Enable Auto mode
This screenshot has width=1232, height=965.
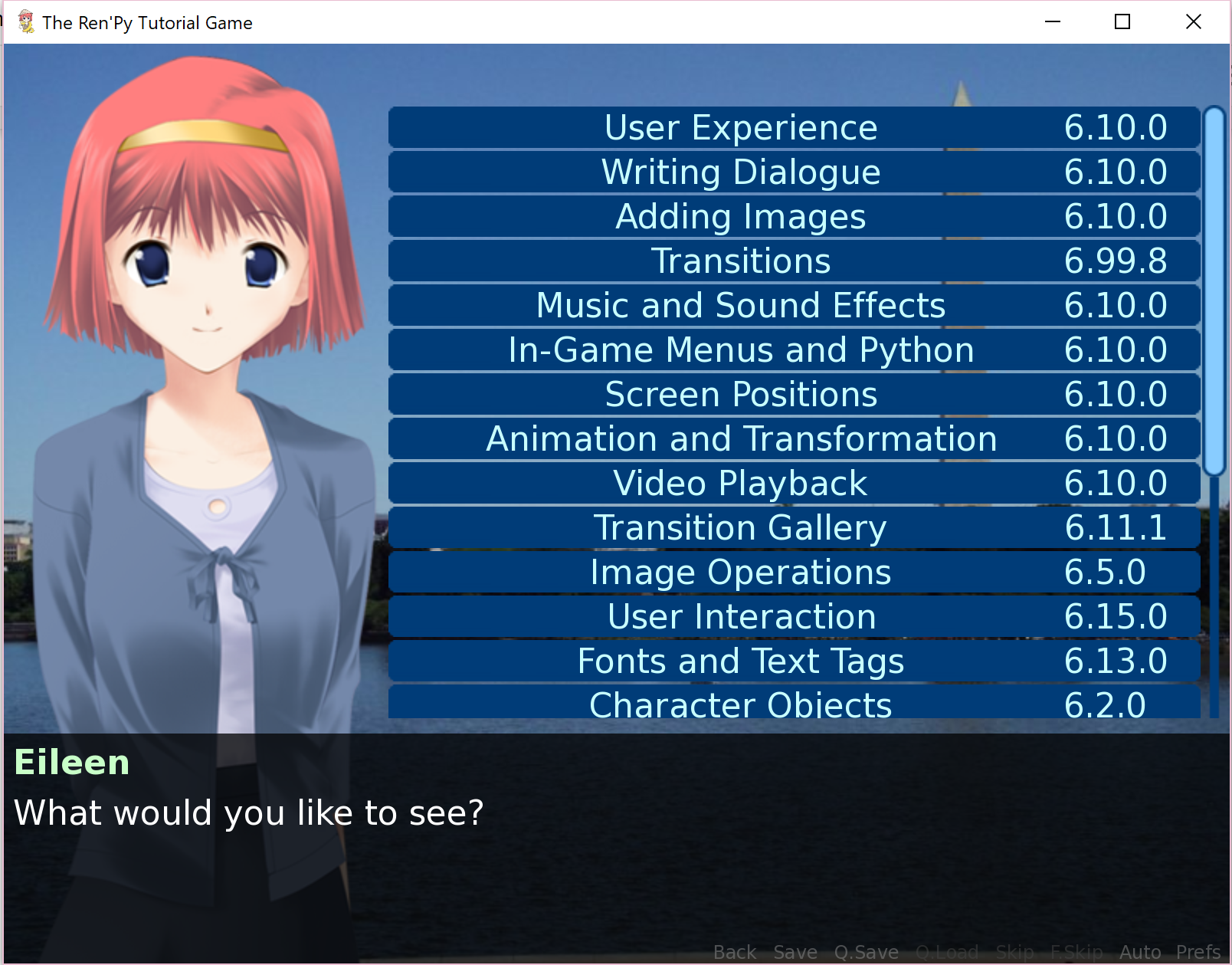pyautogui.click(x=1140, y=951)
